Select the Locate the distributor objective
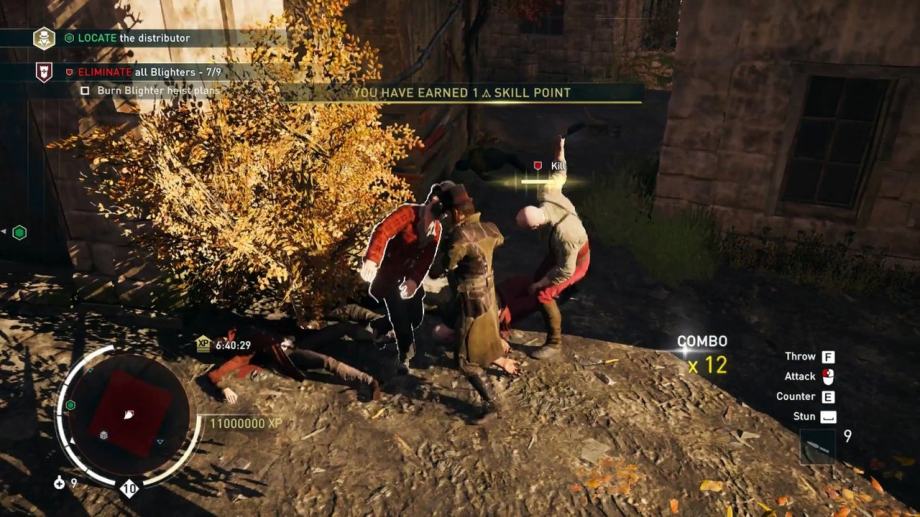 point(126,38)
